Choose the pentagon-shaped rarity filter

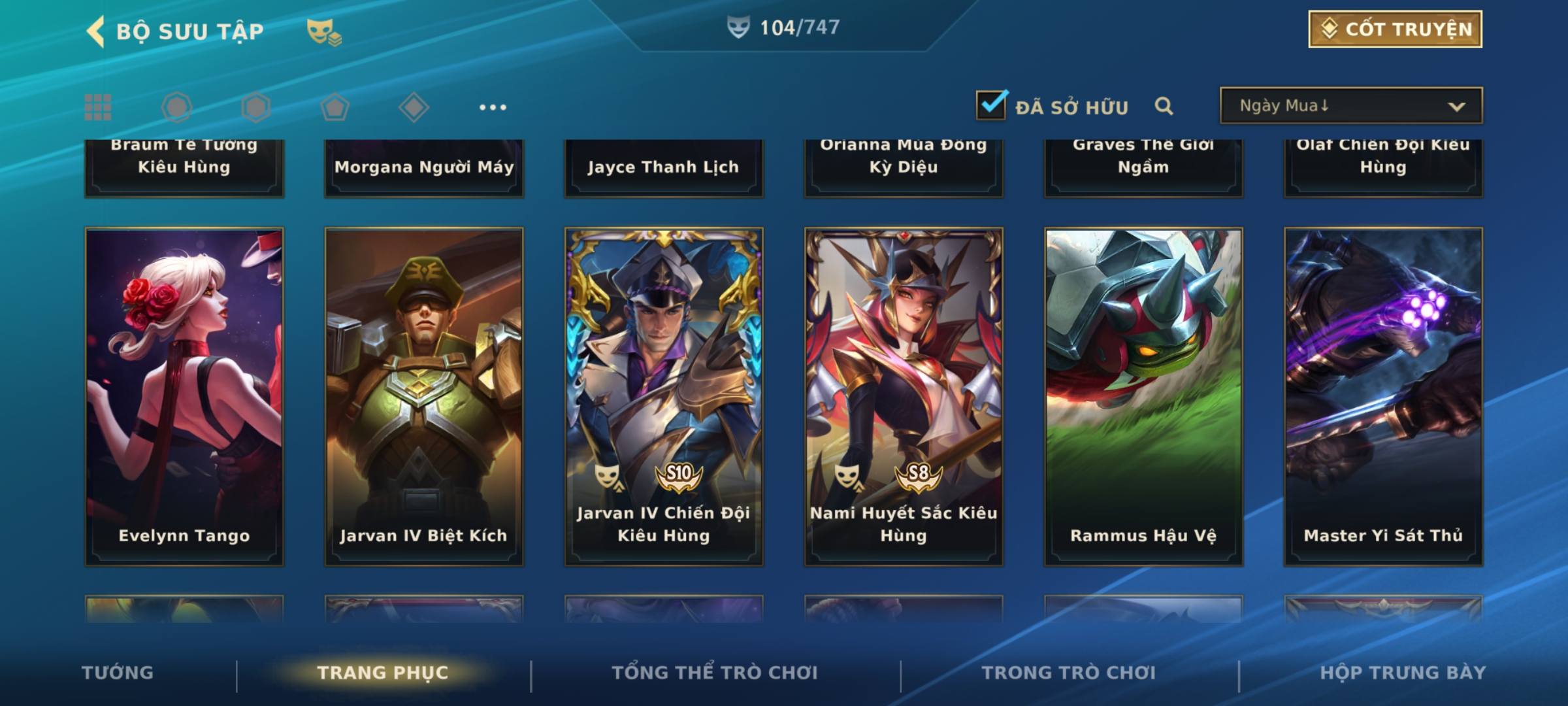335,107
